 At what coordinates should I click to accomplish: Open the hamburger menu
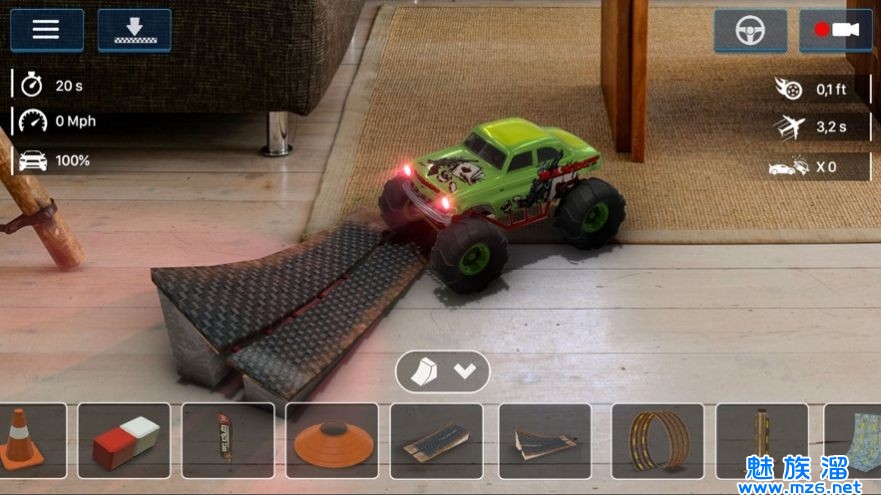(x=46, y=30)
